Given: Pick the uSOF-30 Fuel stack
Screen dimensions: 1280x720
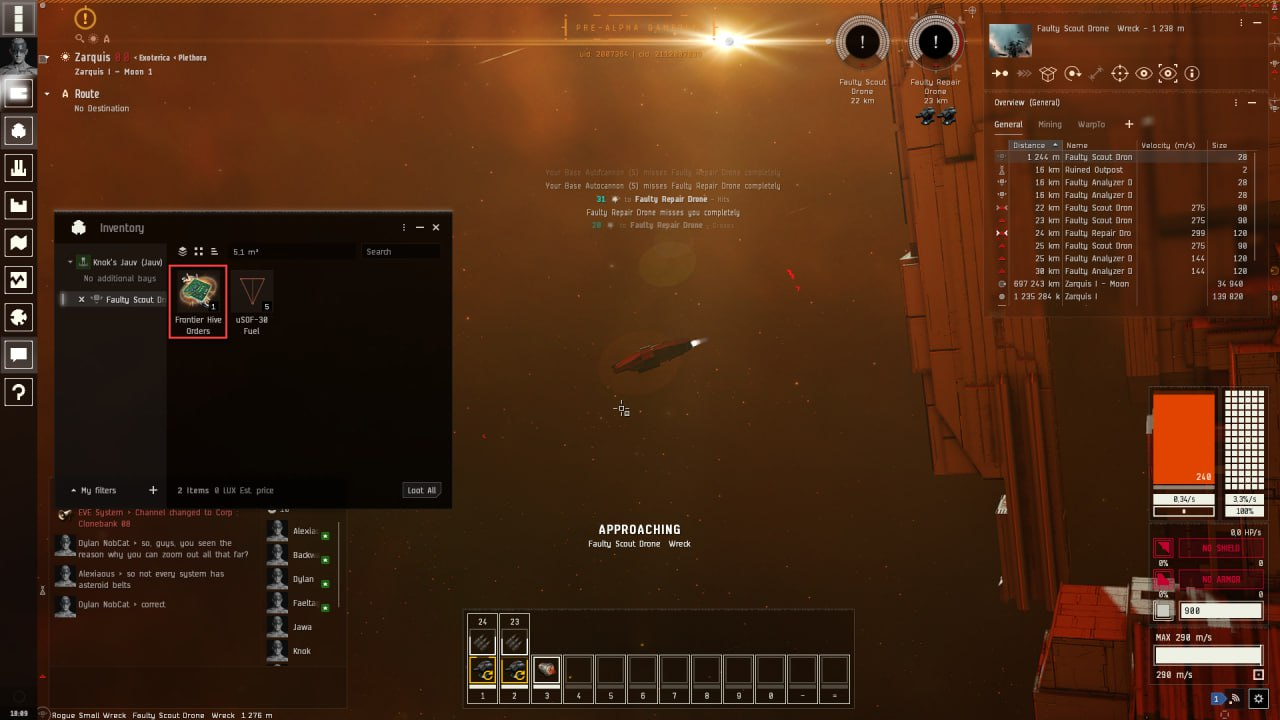Looking at the screenshot, I should coord(252,301).
